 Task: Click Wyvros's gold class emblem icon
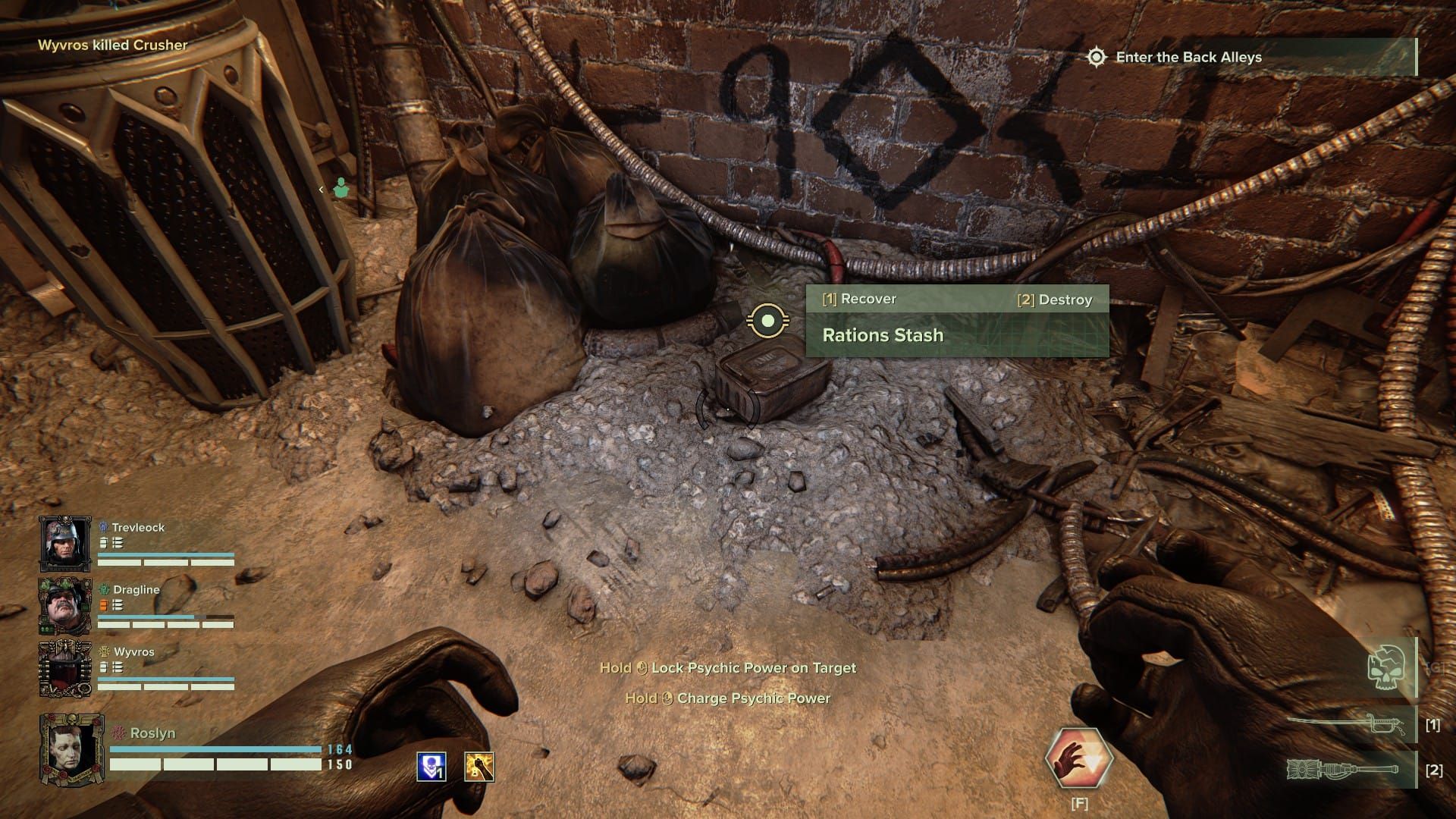click(x=103, y=651)
